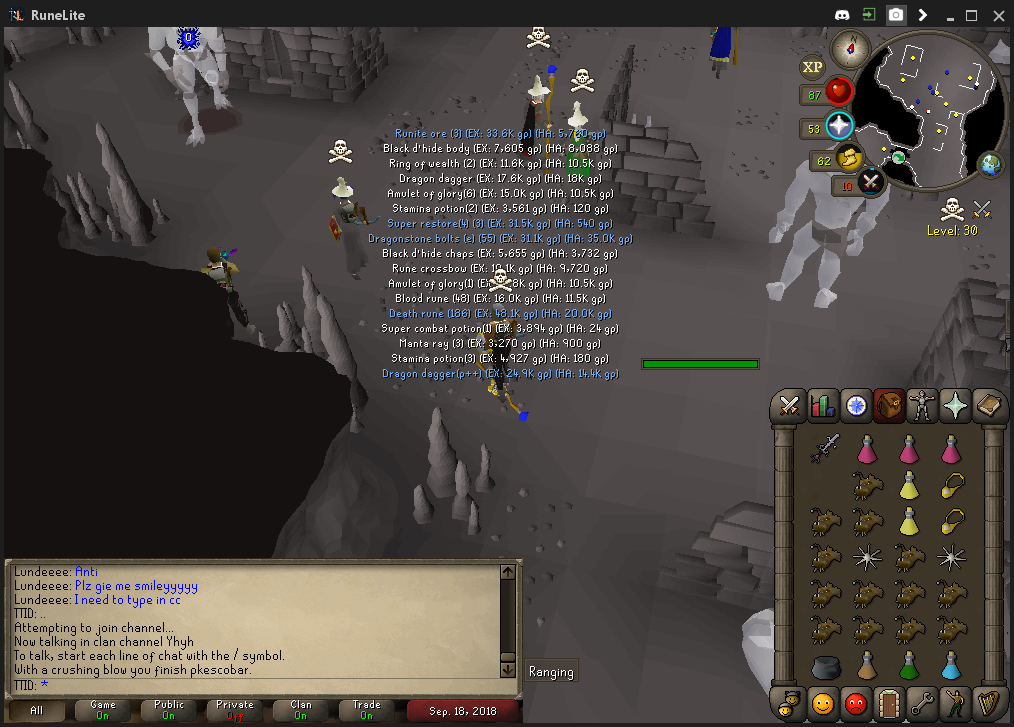Show the Prayer tab
Image resolution: width=1014 pixels, height=727 pixels.
point(955,406)
